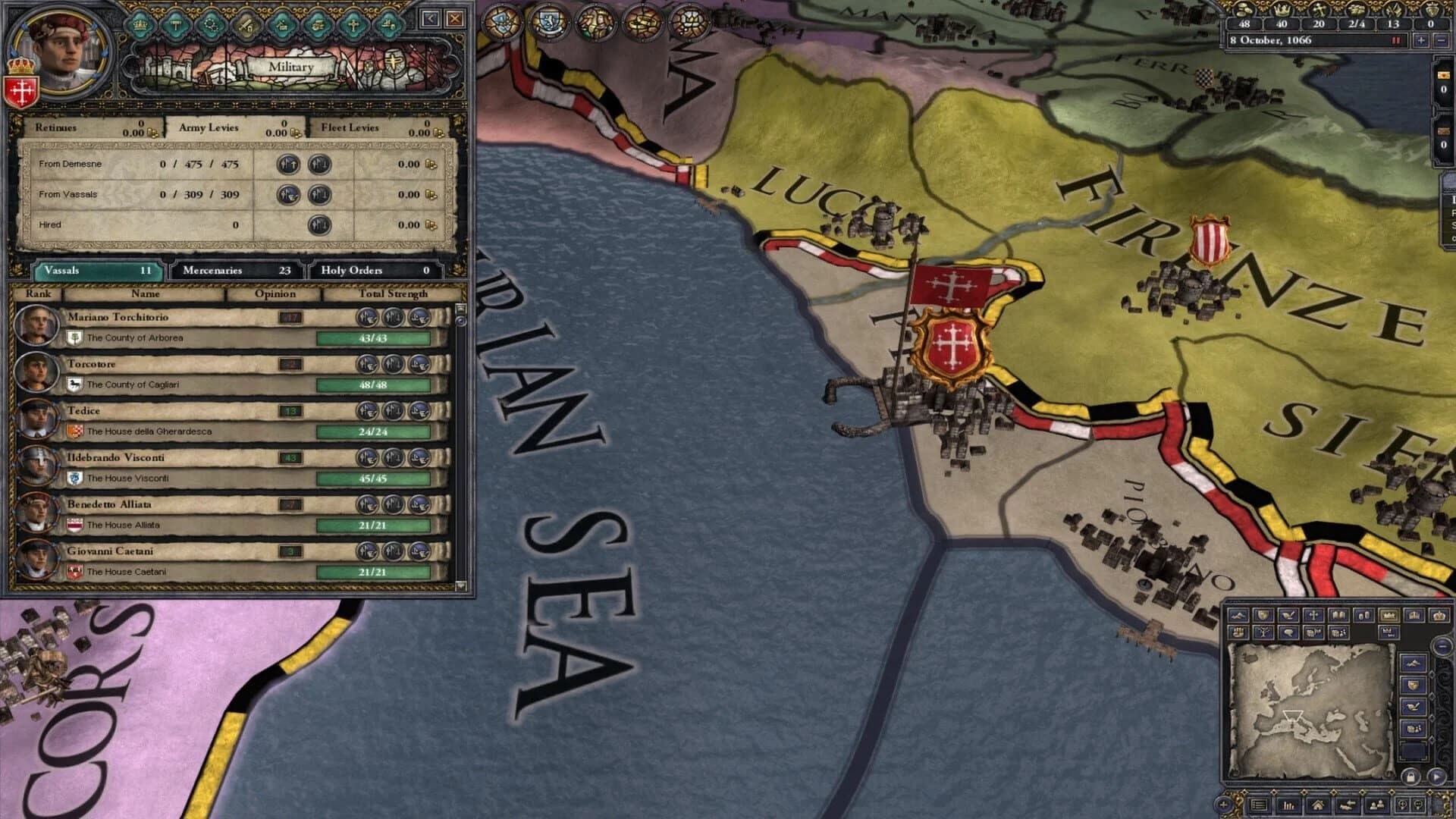Open the Intrigue panel with the gears icon

tap(211, 24)
